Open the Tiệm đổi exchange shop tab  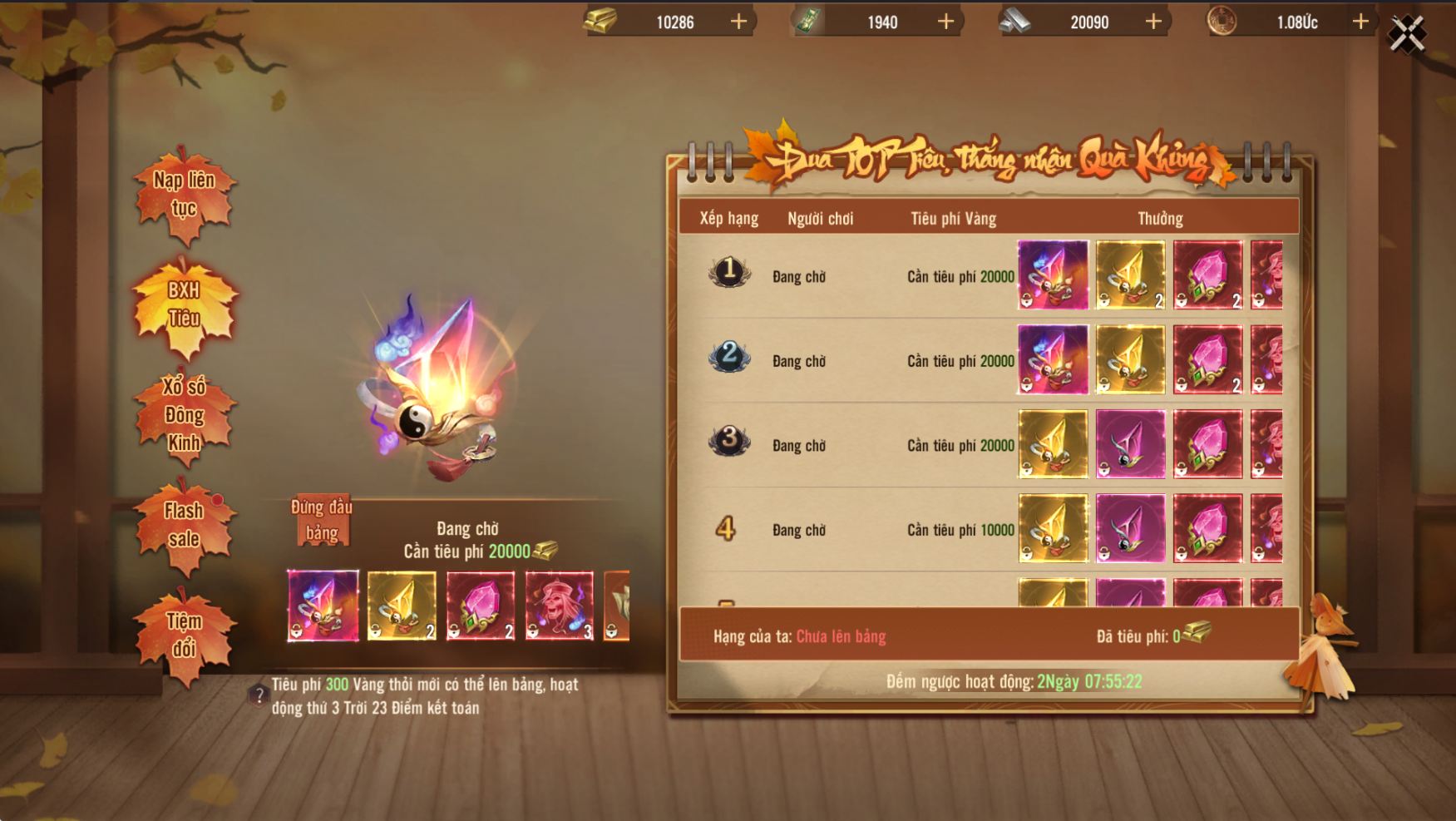tap(184, 635)
